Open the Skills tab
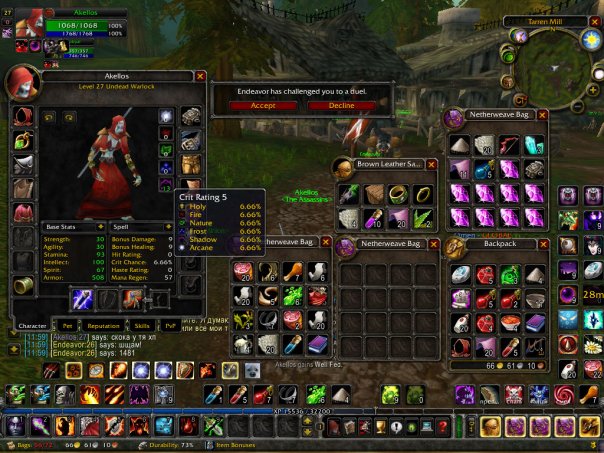Screen dimensions: 604x453 (x=142, y=326)
